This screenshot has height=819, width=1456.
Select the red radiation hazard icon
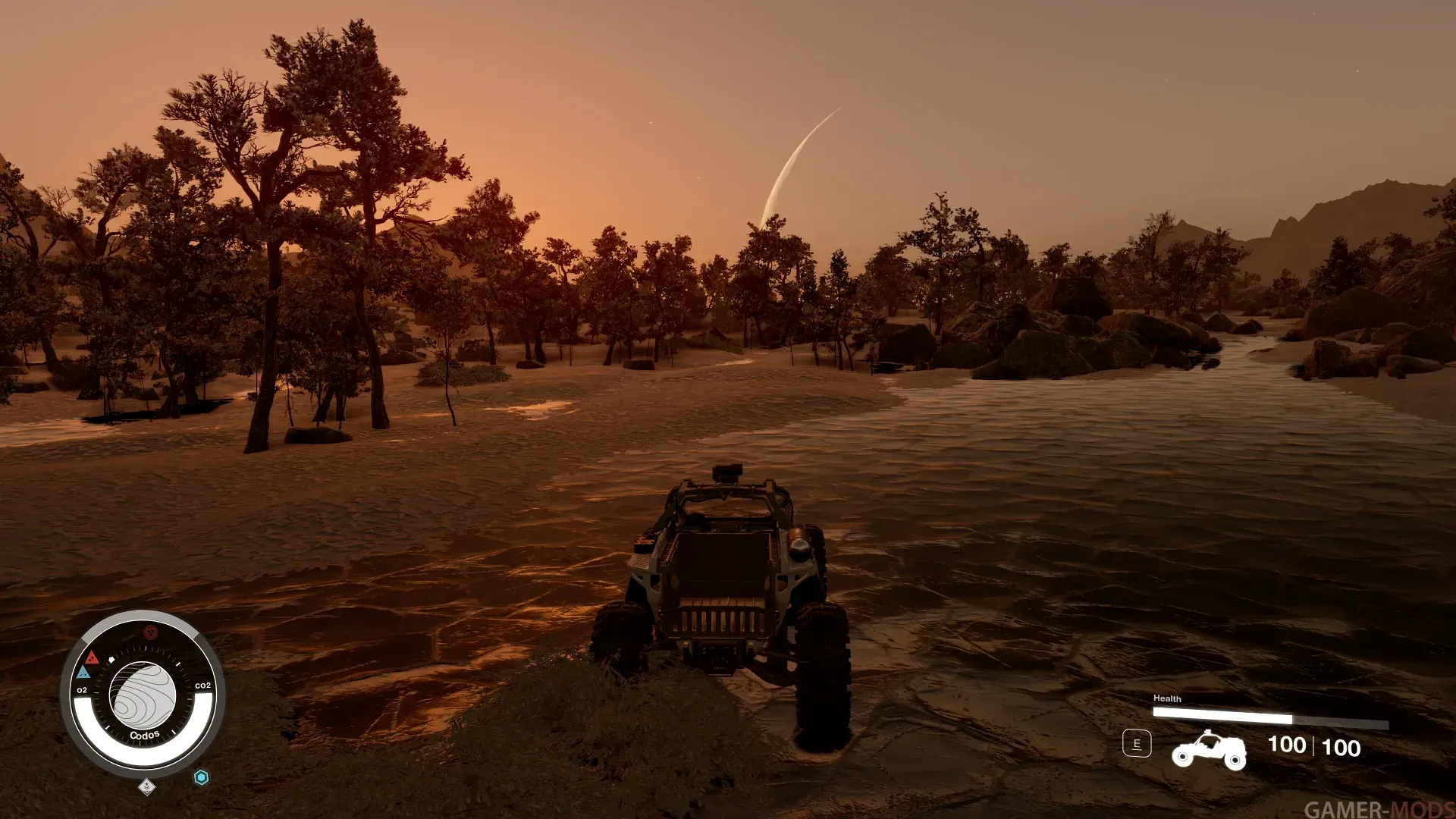(150, 632)
